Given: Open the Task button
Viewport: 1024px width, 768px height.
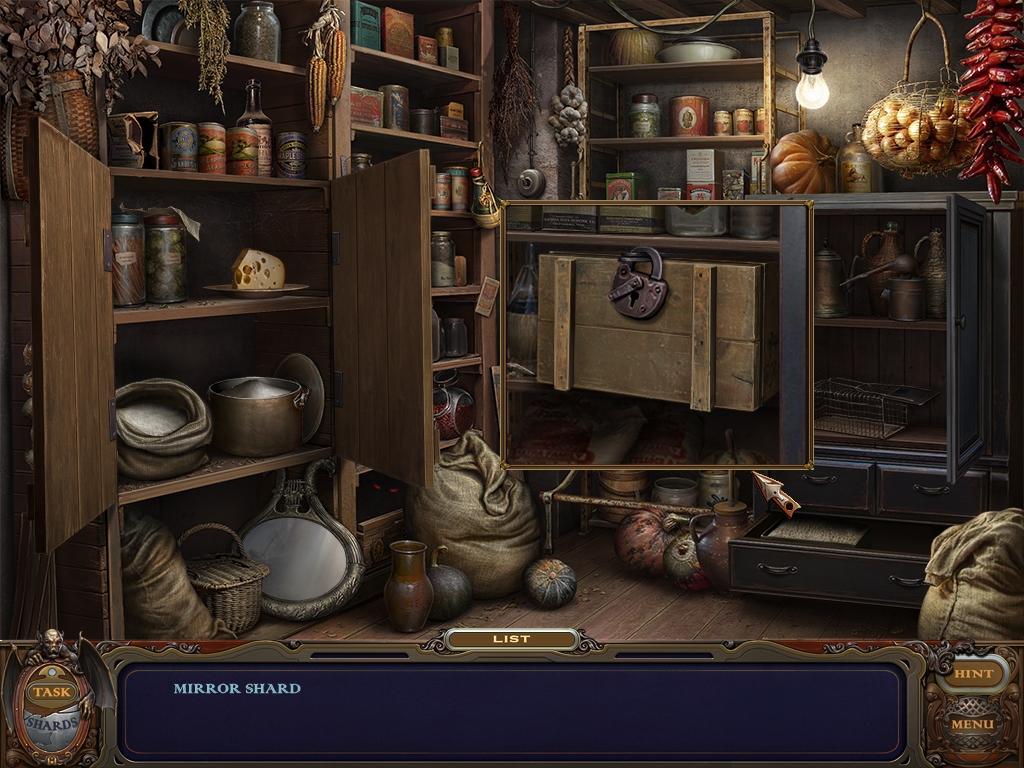Looking at the screenshot, I should point(48,691).
